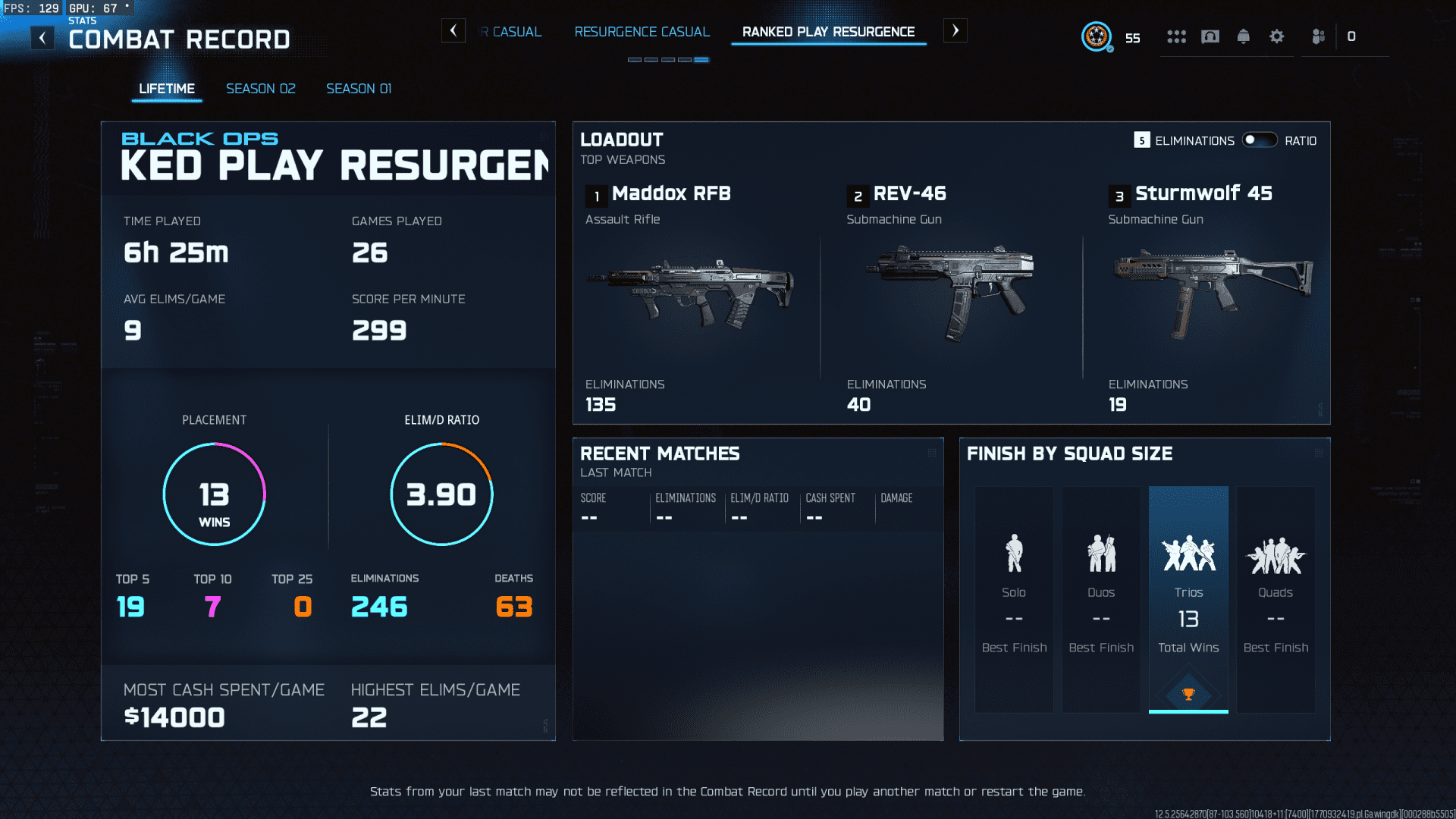Toggle Eliminations to Ratio switch
This screenshot has width=1456, height=819.
click(x=1260, y=140)
